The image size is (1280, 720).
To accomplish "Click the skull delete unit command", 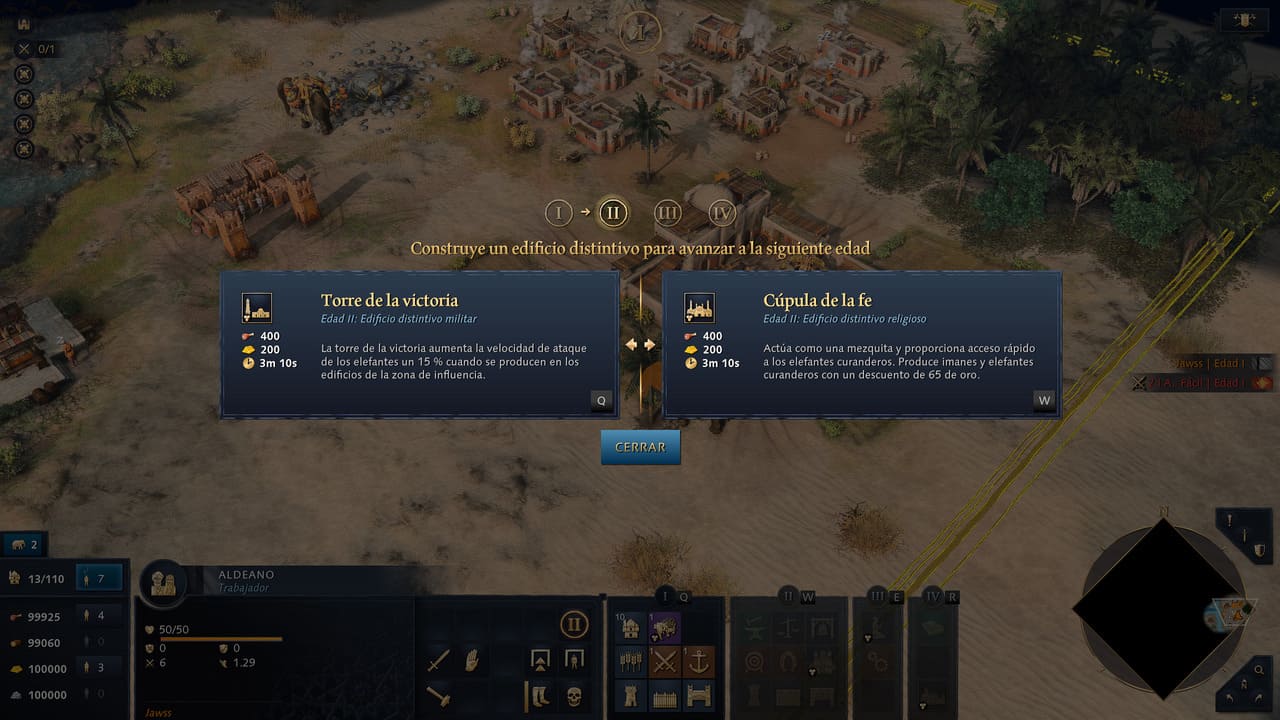I will point(574,695).
